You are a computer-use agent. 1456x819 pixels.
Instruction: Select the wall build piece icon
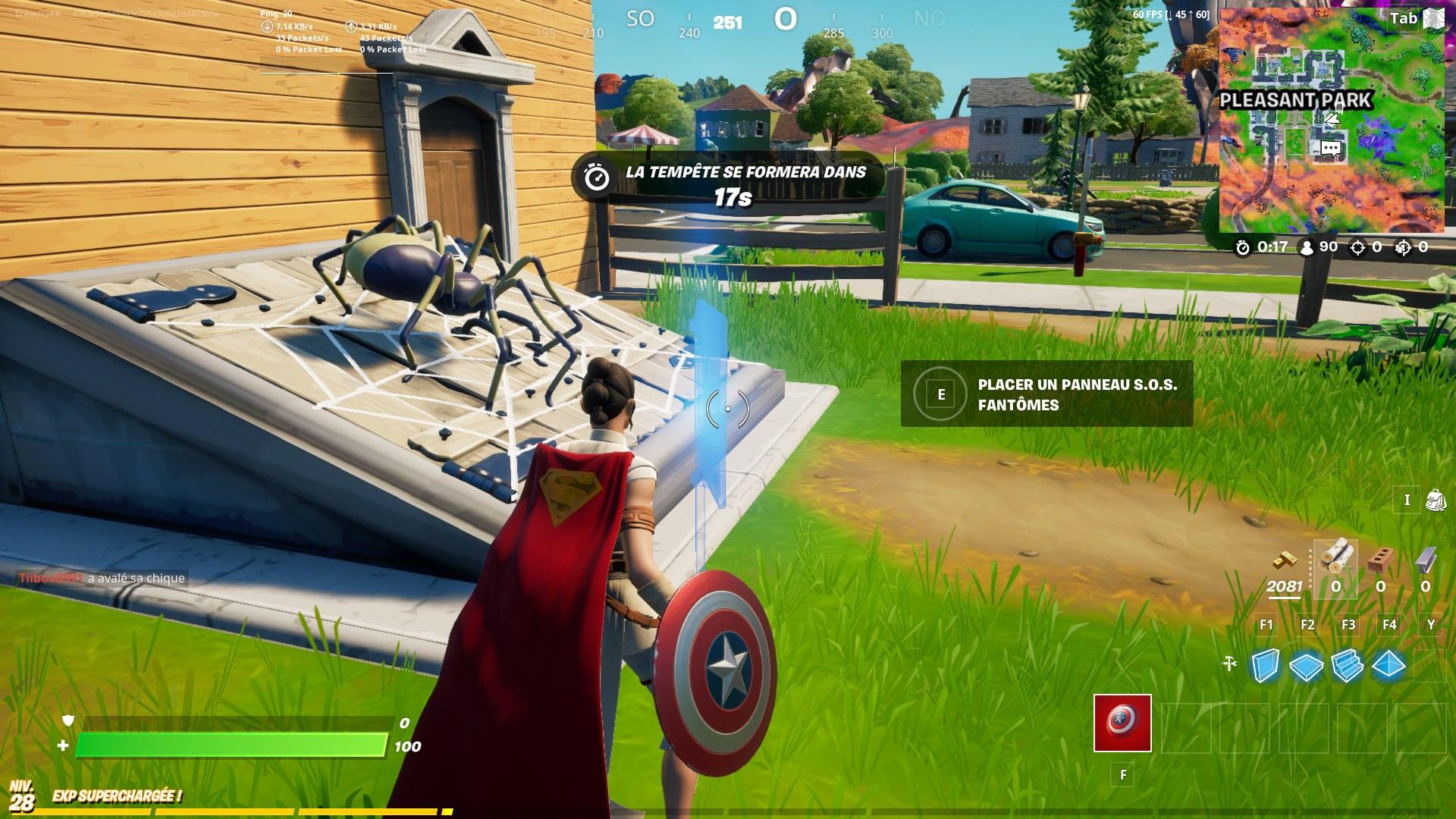click(x=1266, y=666)
